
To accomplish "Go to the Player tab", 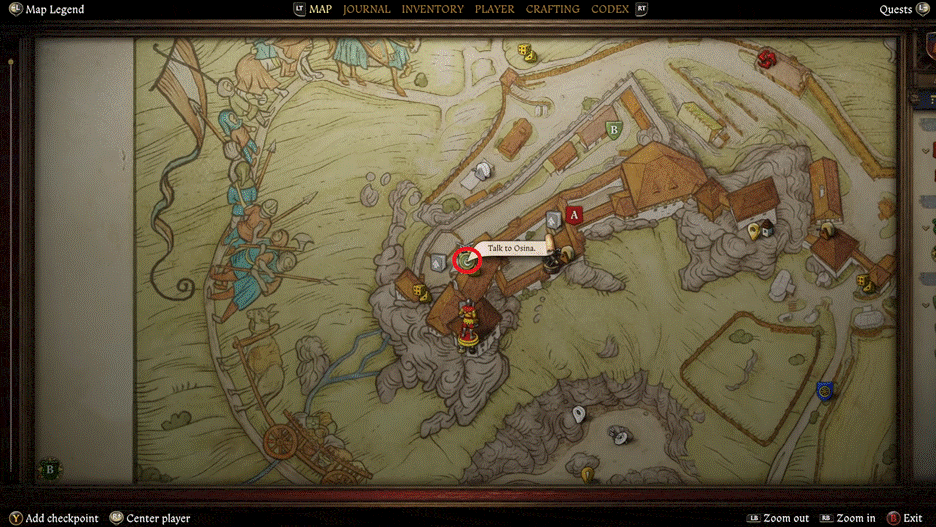I will (x=495, y=9).
